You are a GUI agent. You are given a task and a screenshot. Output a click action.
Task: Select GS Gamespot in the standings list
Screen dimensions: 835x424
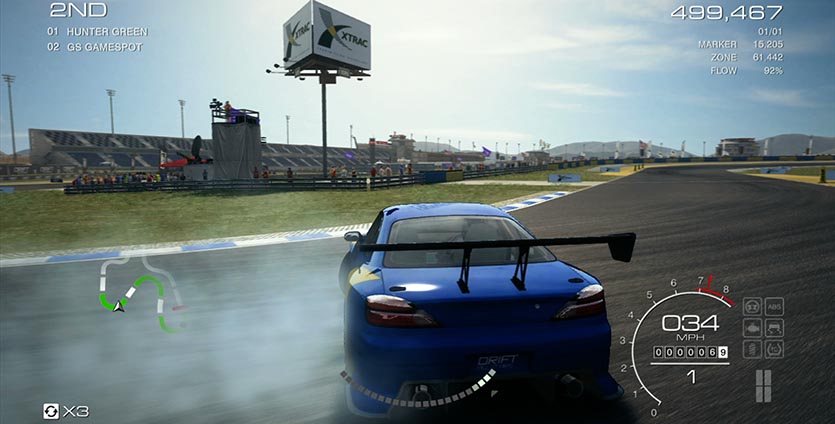click(105, 47)
